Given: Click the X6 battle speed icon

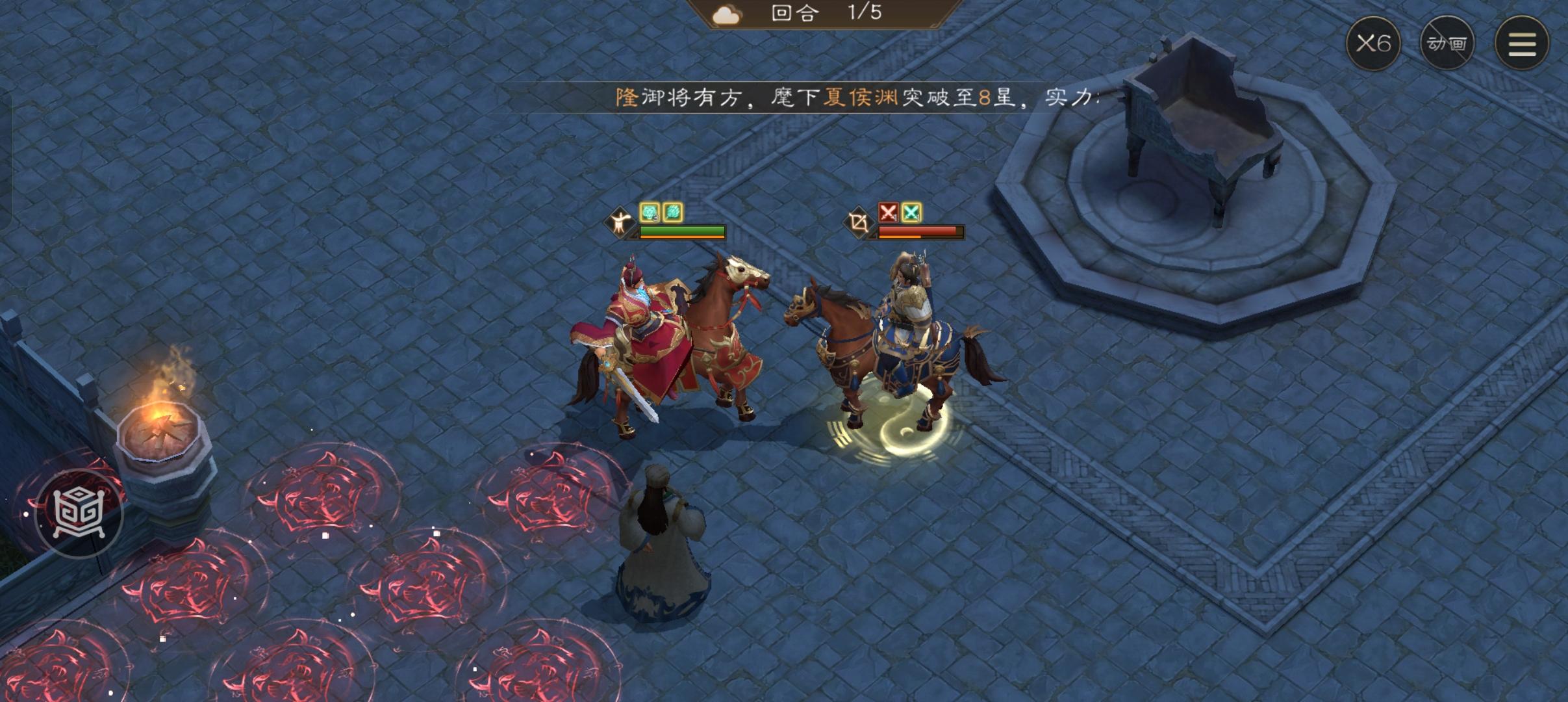Looking at the screenshot, I should pos(1374,42).
